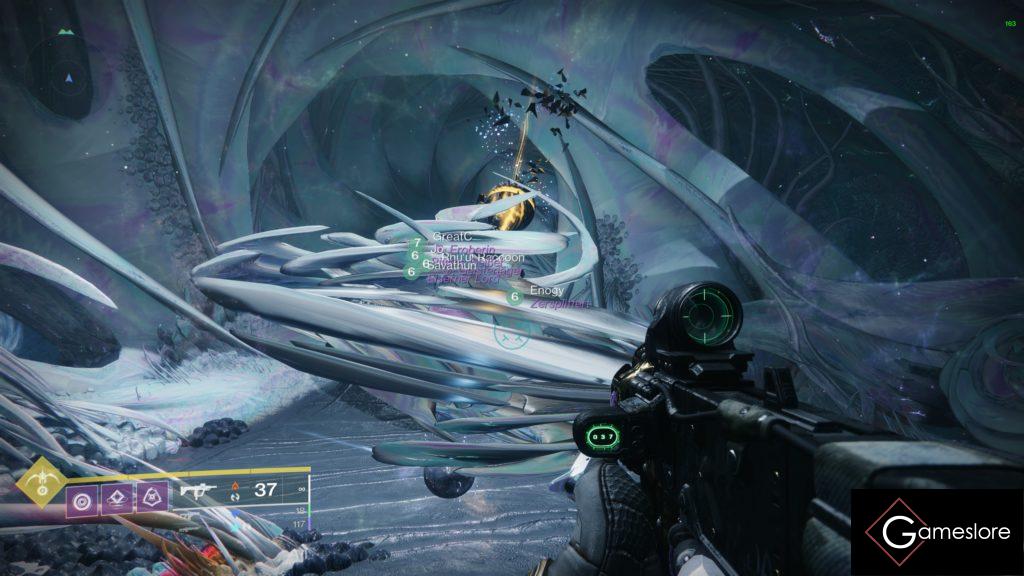Click the Gameslore logo watermark

[x=936, y=533]
